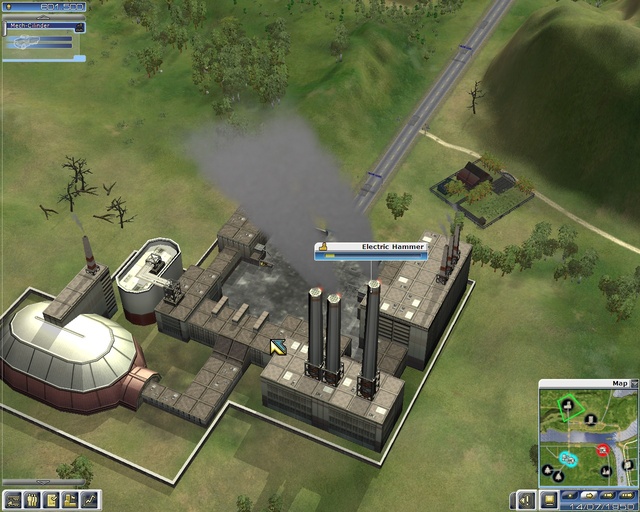Open the alert notification exclamation button
The width and height of the screenshot is (640, 512).
526,499
